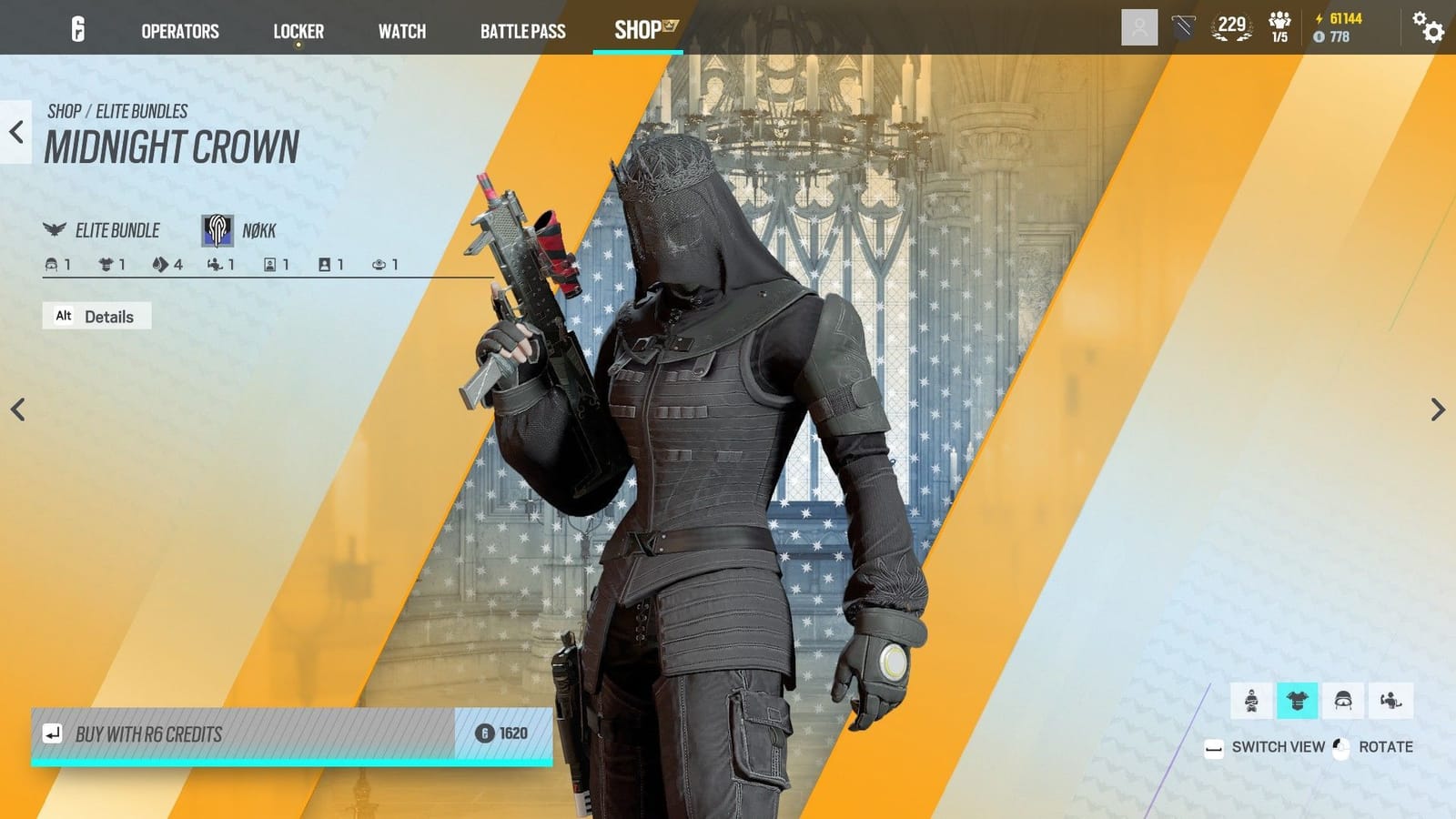
Task: Click the weapon skins count icon
Action: (x=159, y=265)
